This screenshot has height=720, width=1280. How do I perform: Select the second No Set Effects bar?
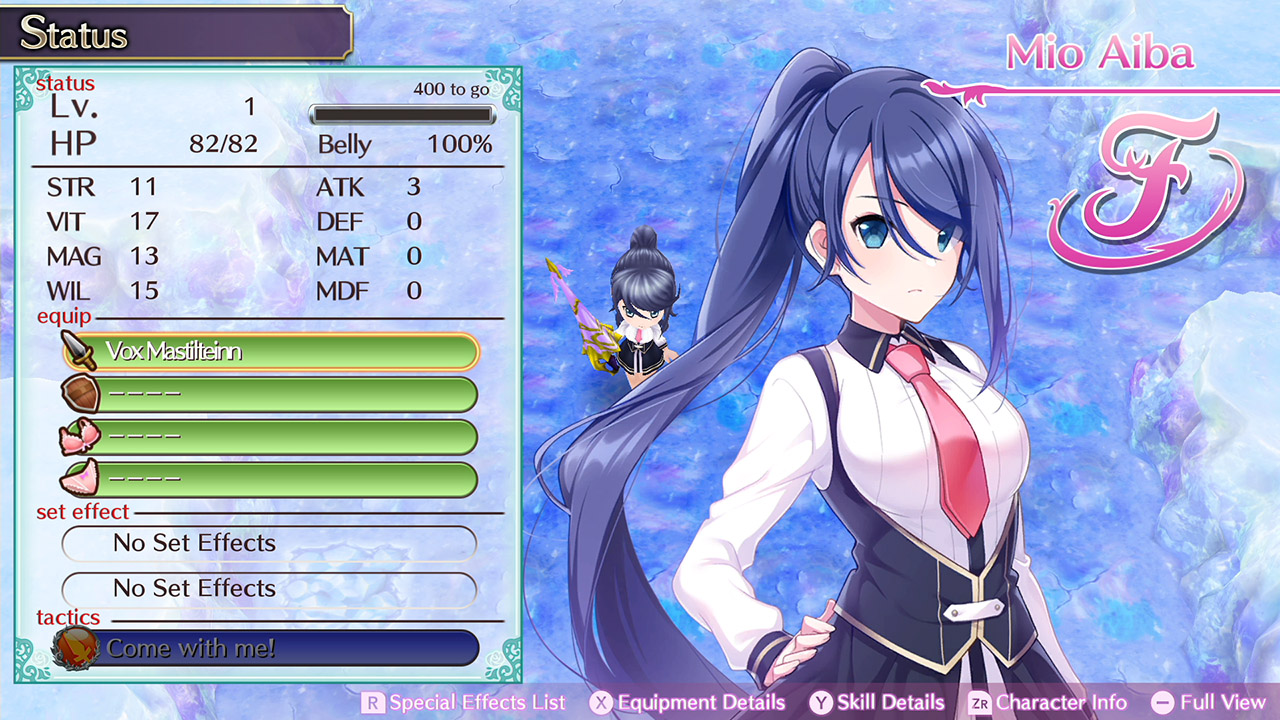point(268,589)
